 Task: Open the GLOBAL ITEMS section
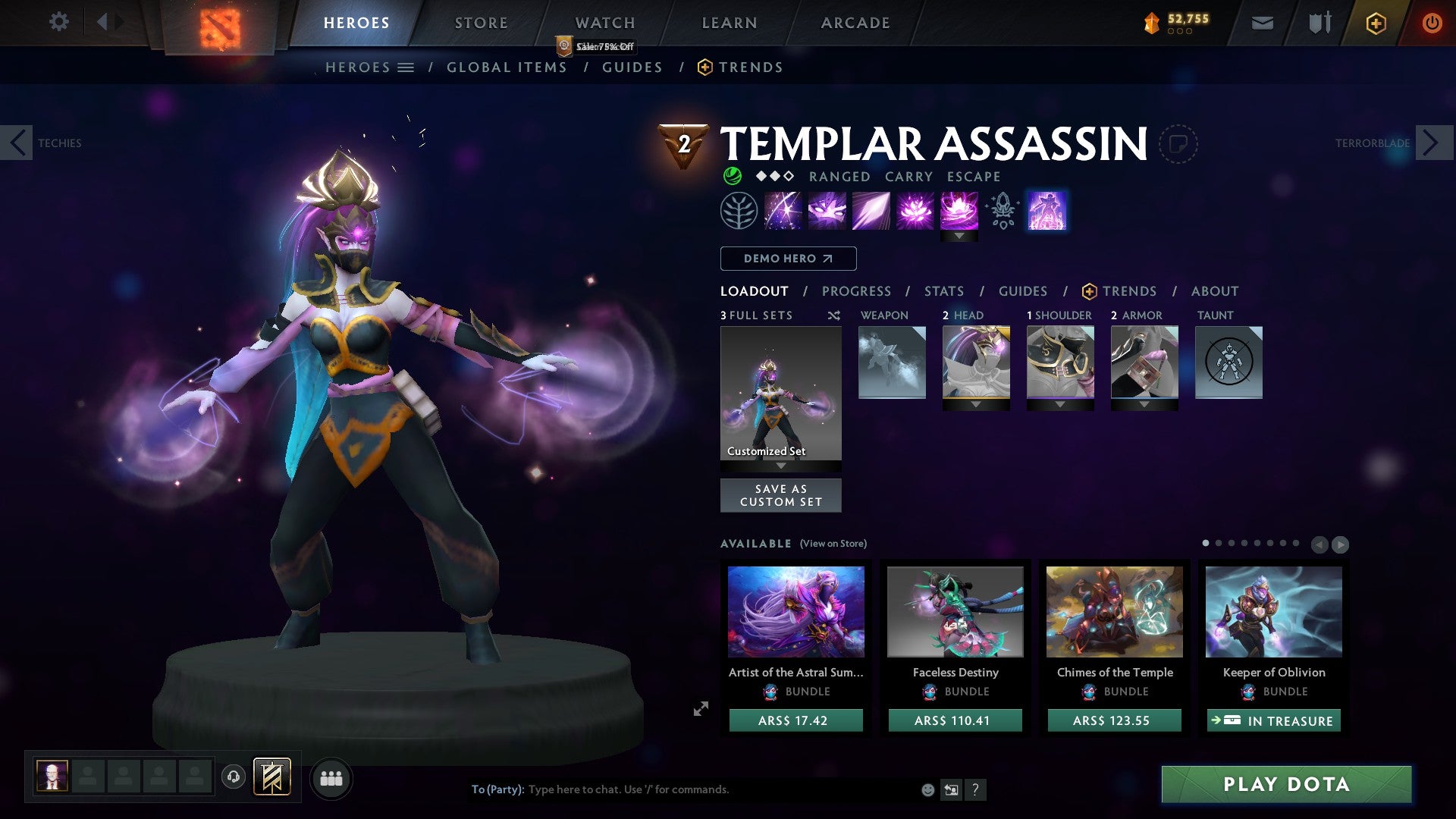tap(507, 67)
